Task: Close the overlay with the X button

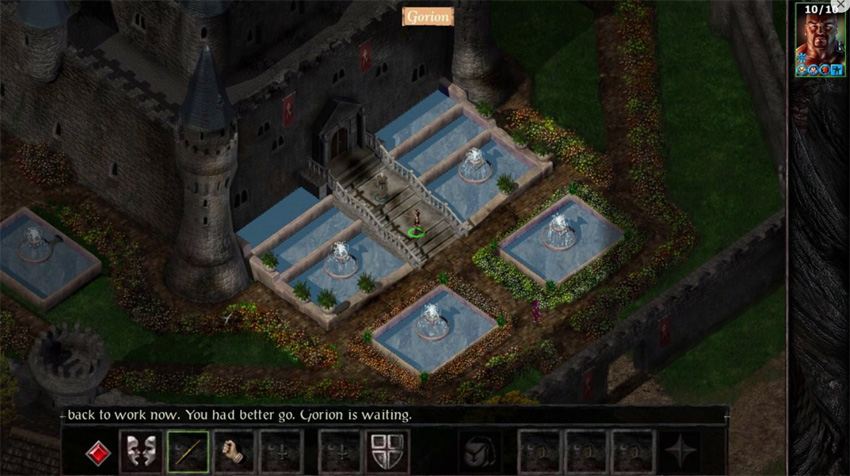Action: tap(840, 6)
